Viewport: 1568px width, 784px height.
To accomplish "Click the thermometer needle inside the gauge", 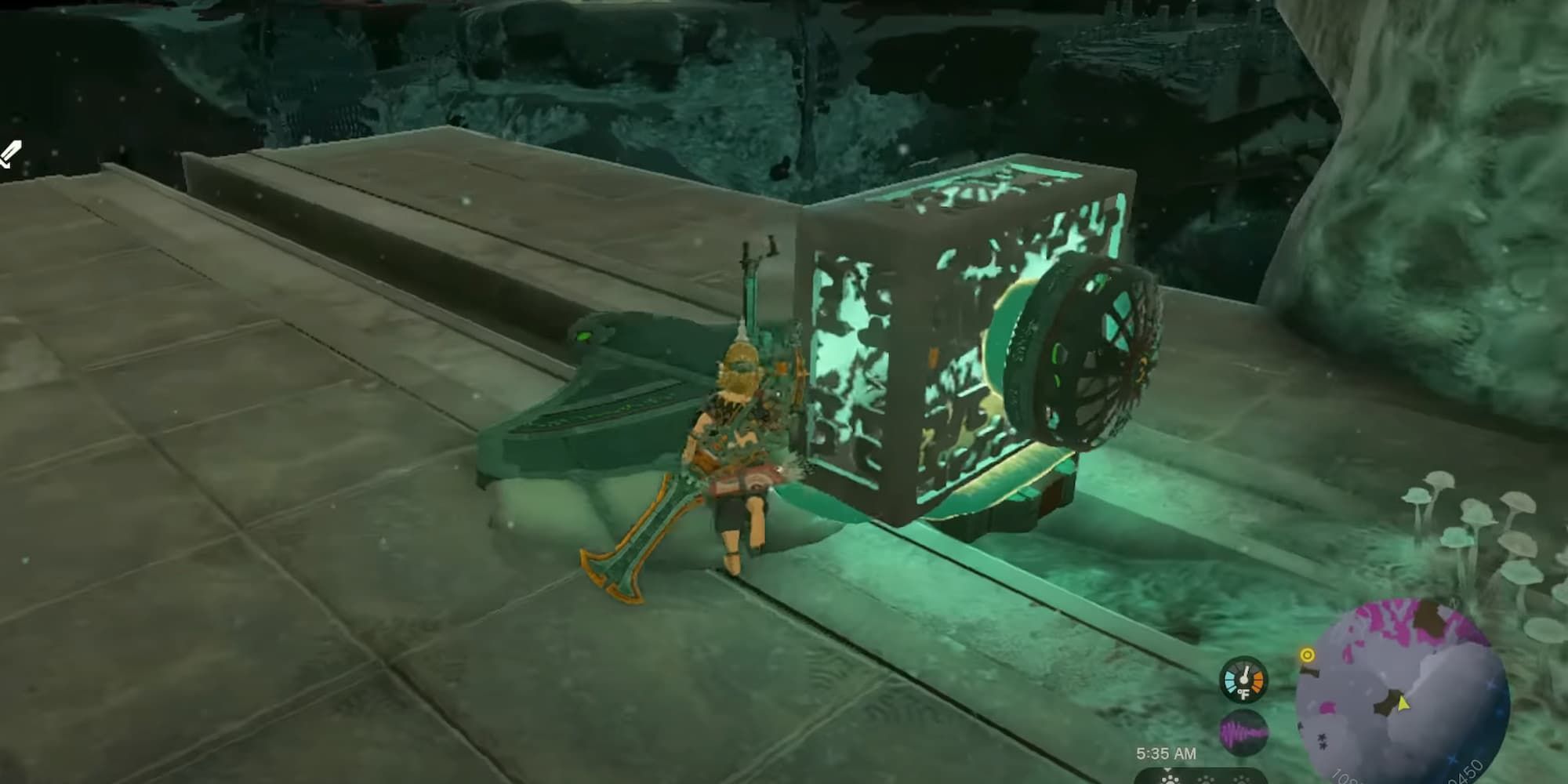I will tap(1246, 672).
